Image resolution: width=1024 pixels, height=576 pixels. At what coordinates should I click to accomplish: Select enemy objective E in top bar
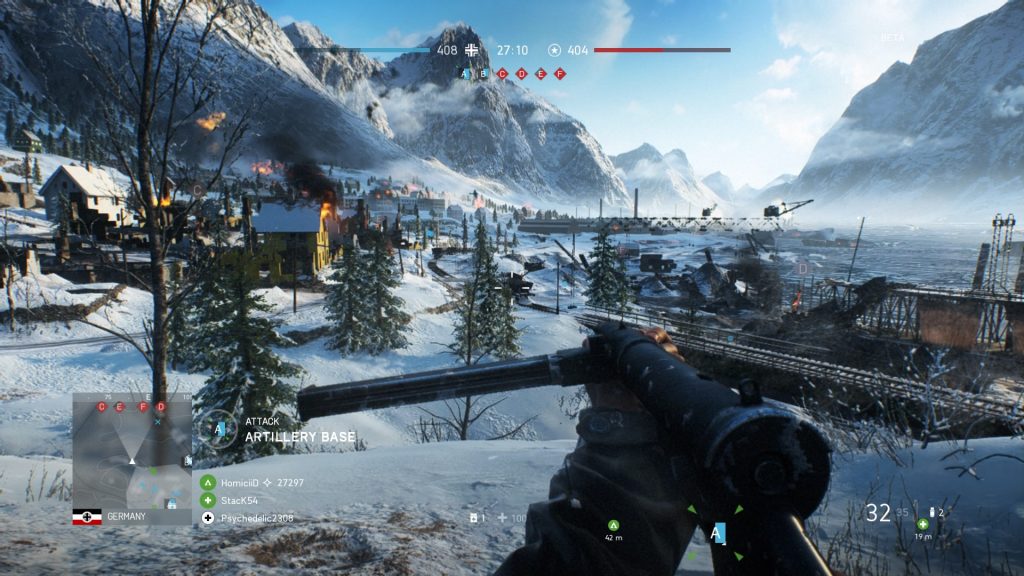coord(540,73)
